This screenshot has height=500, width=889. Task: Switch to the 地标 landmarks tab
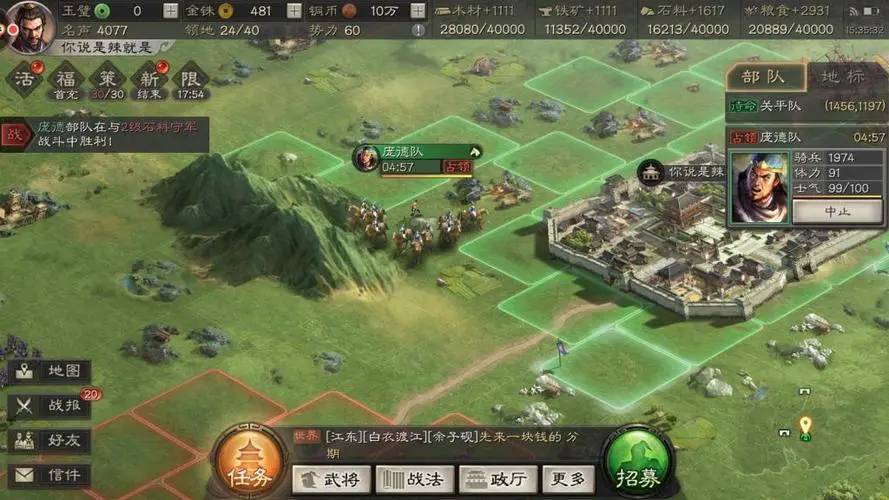tap(843, 76)
